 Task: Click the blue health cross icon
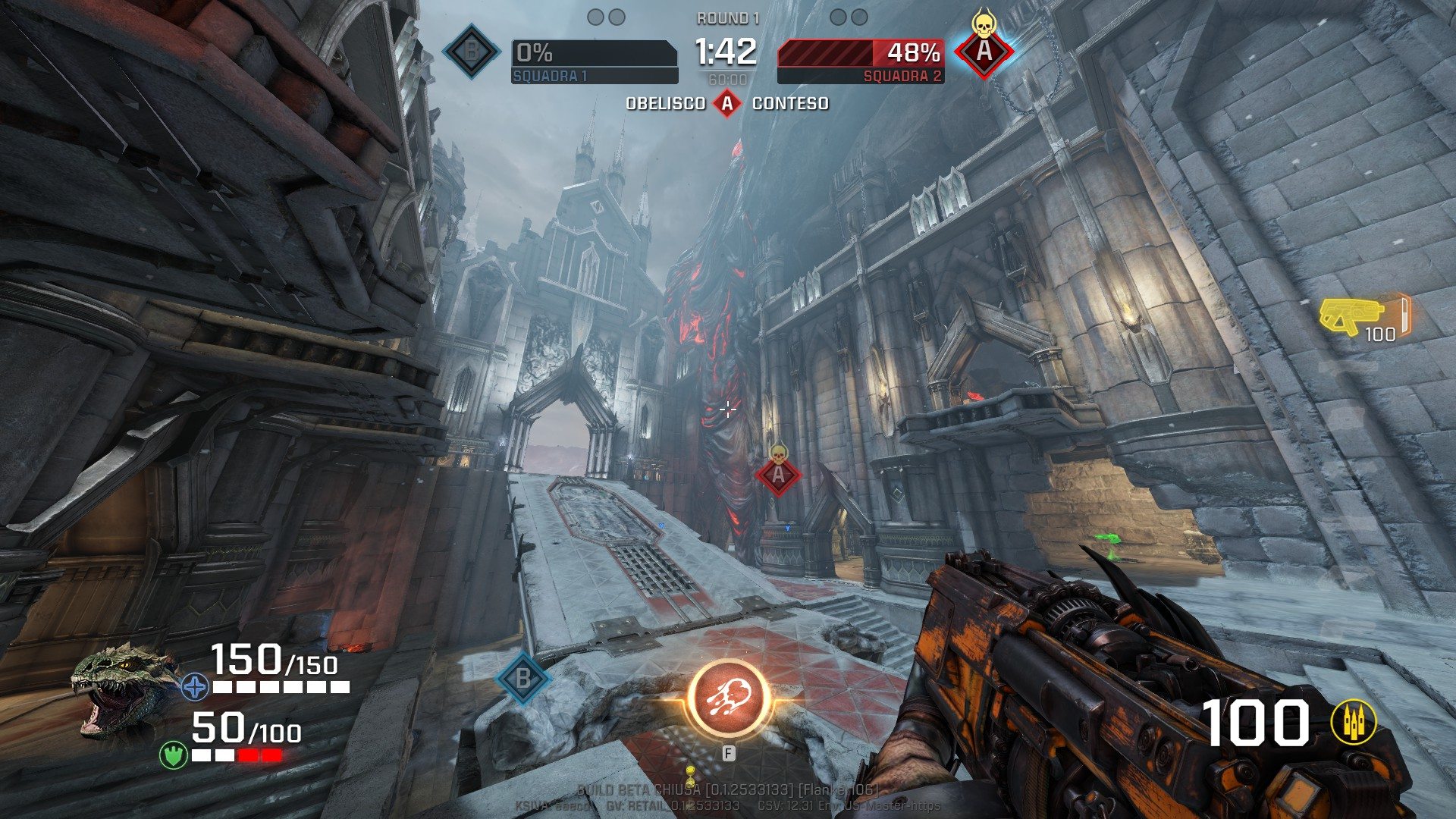pyautogui.click(x=196, y=688)
